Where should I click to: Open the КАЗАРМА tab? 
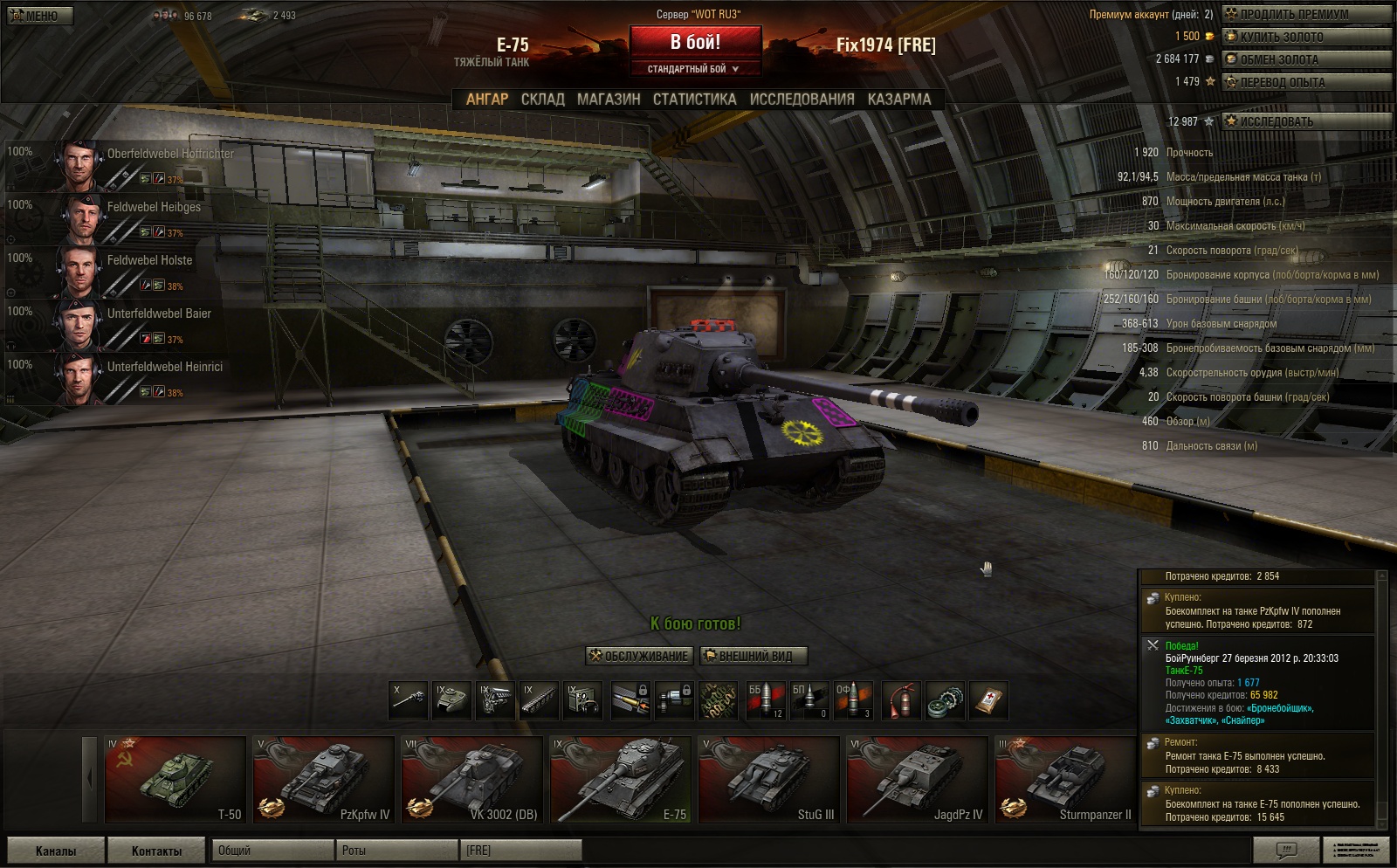pyautogui.click(x=899, y=100)
